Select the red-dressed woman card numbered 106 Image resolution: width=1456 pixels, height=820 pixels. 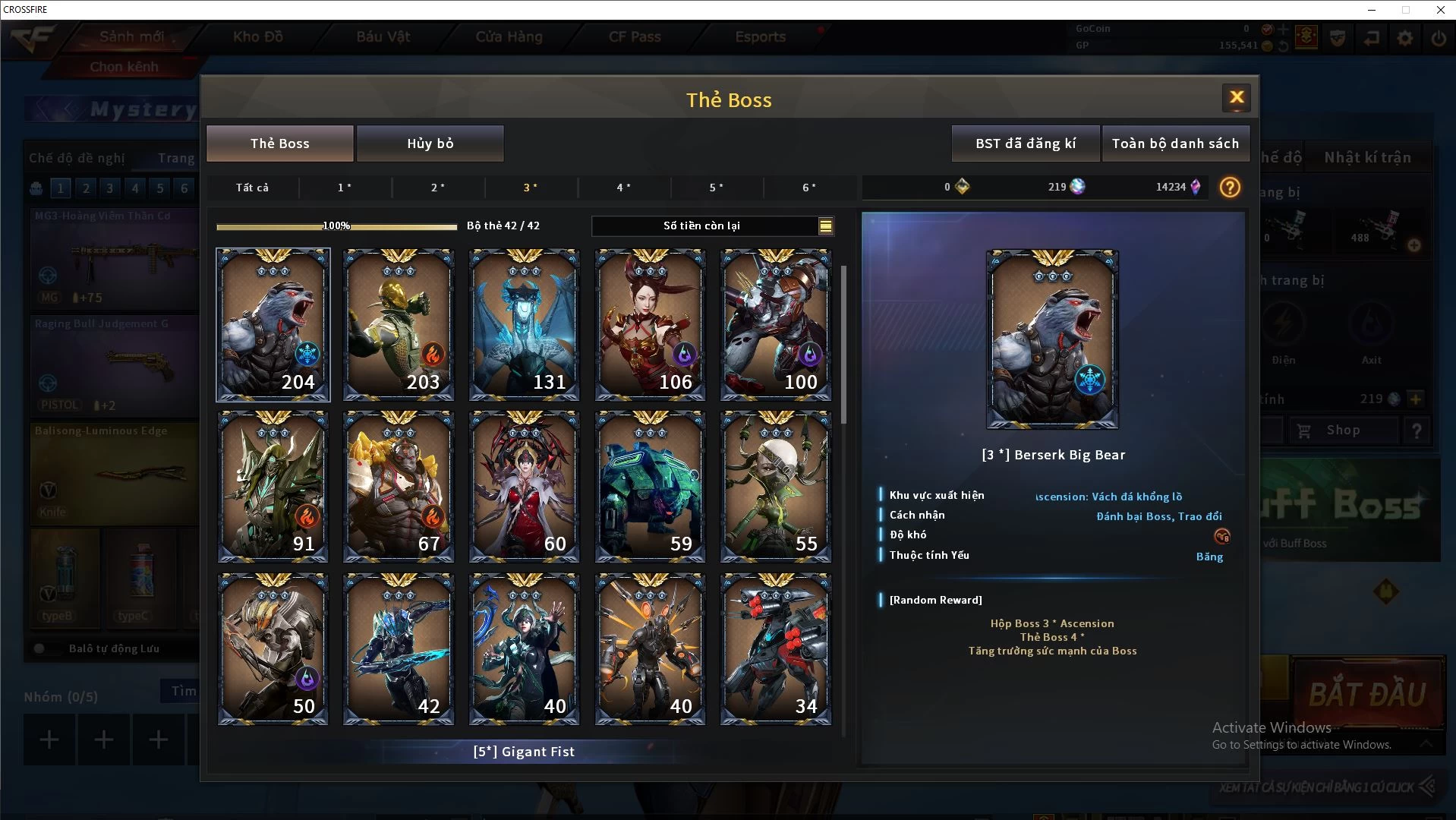[651, 325]
